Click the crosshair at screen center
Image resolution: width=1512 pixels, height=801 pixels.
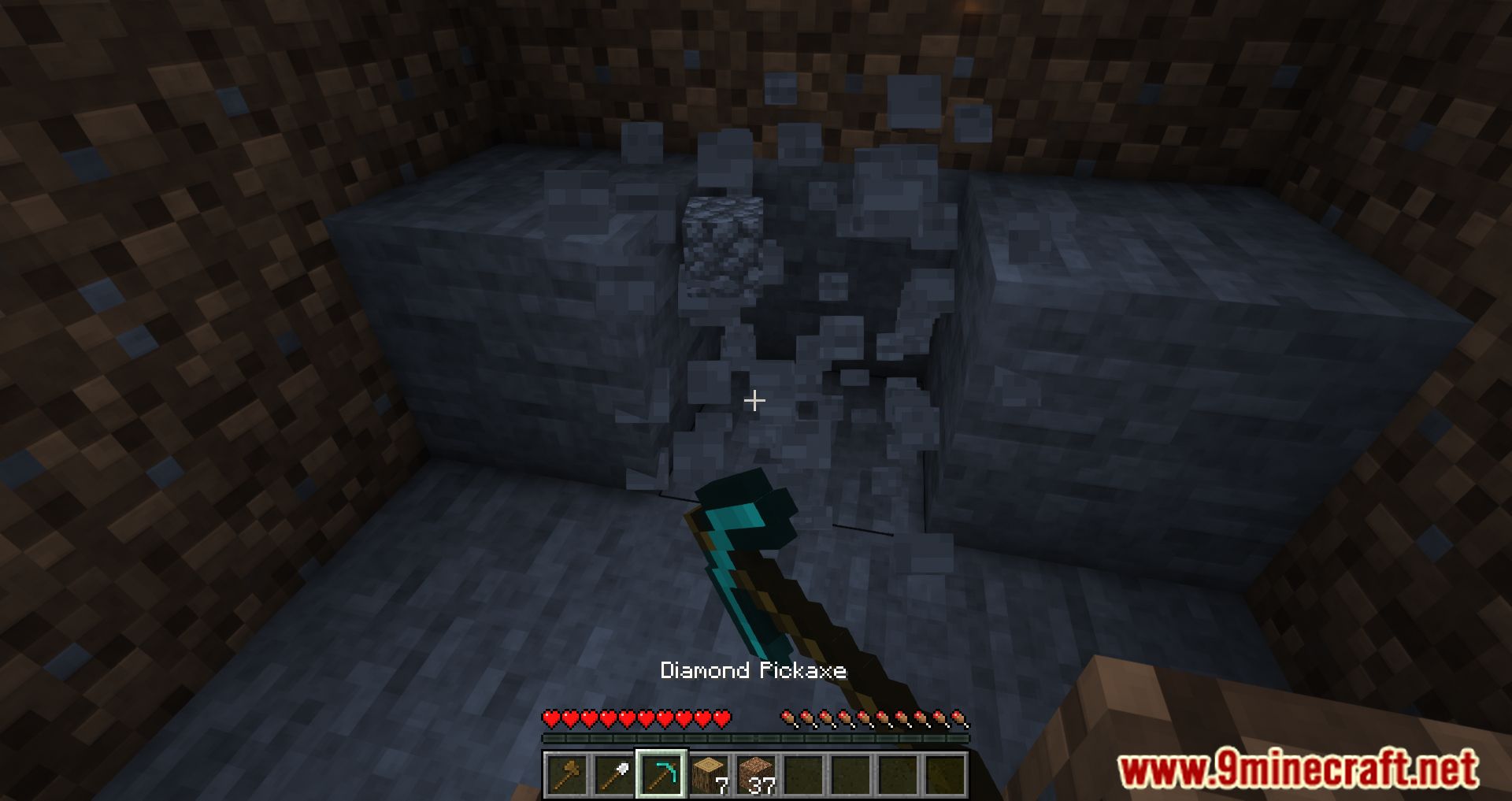[754, 400]
